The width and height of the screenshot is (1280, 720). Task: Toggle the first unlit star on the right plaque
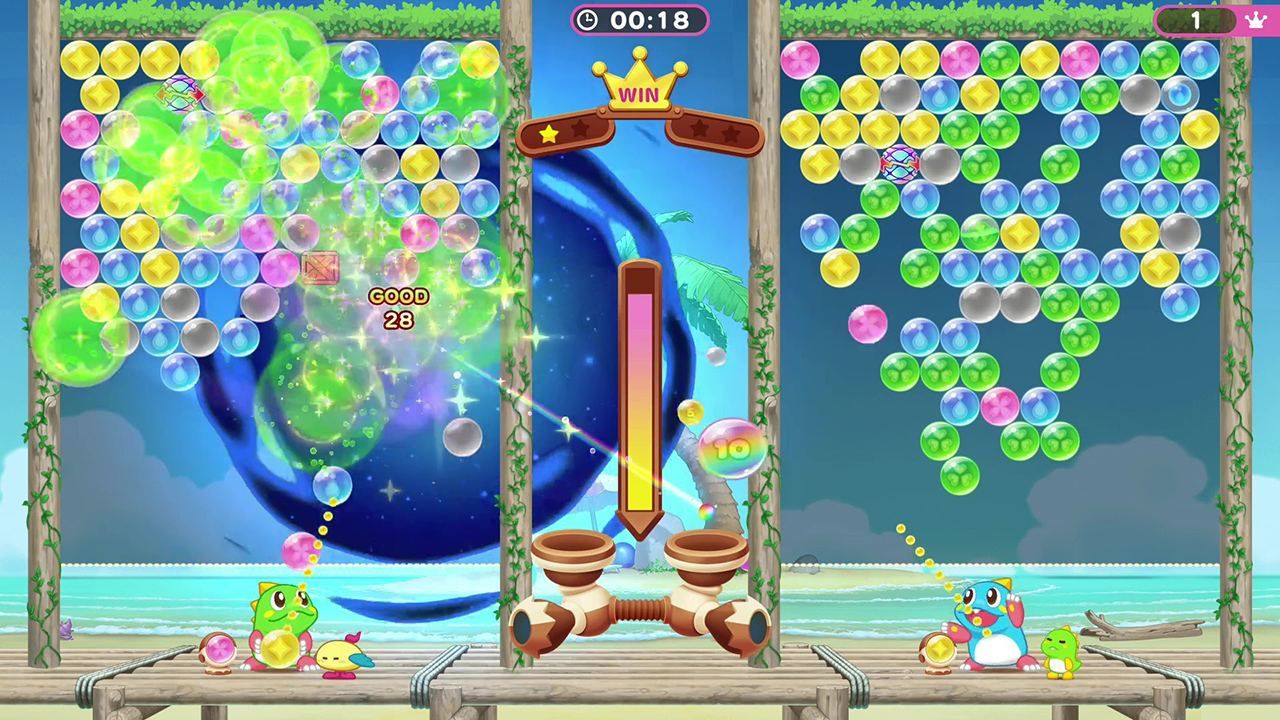click(x=697, y=129)
